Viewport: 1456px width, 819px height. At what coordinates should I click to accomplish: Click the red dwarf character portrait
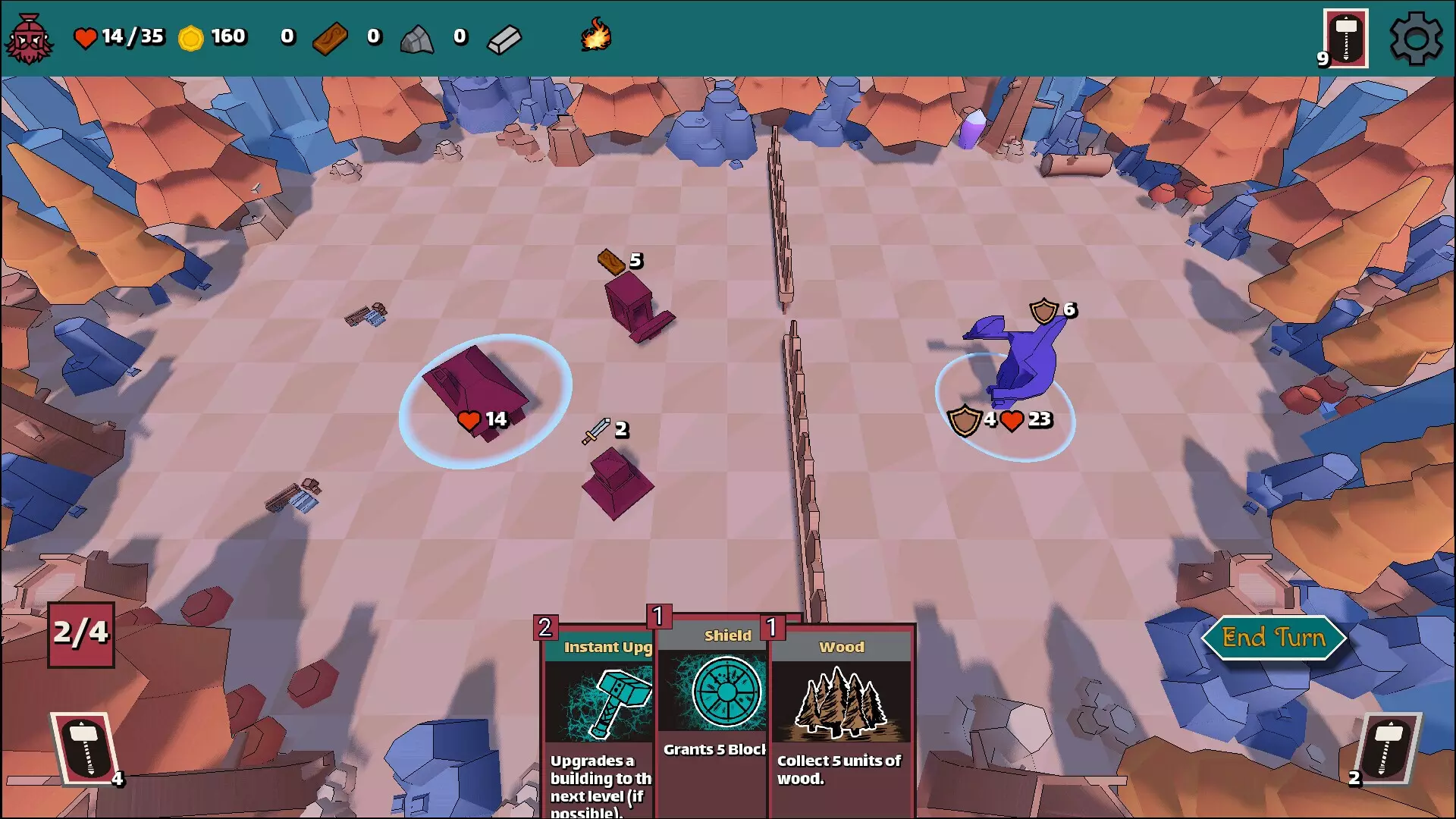[x=29, y=38]
